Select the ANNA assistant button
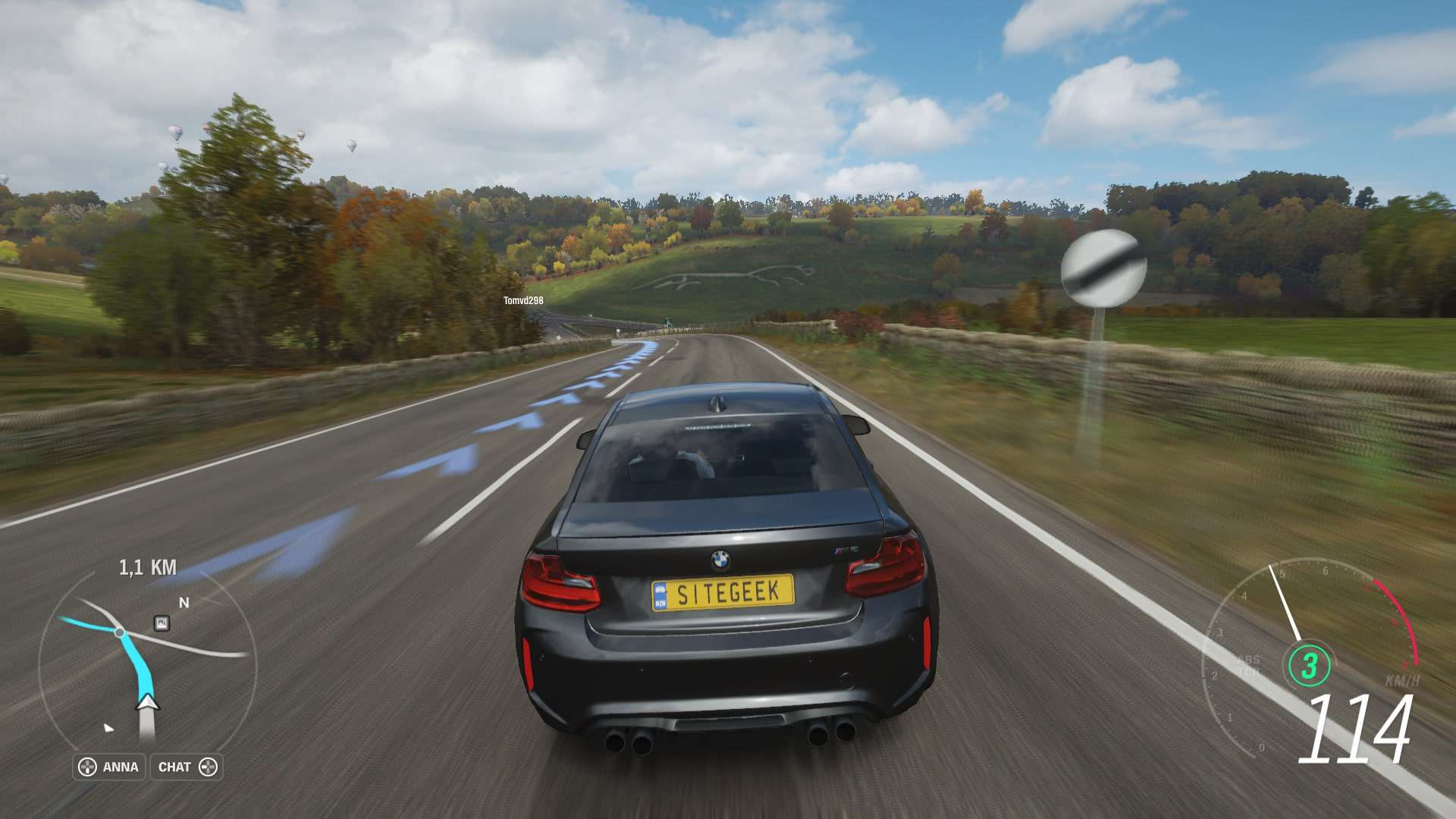Image resolution: width=1456 pixels, height=819 pixels. [x=109, y=767]
